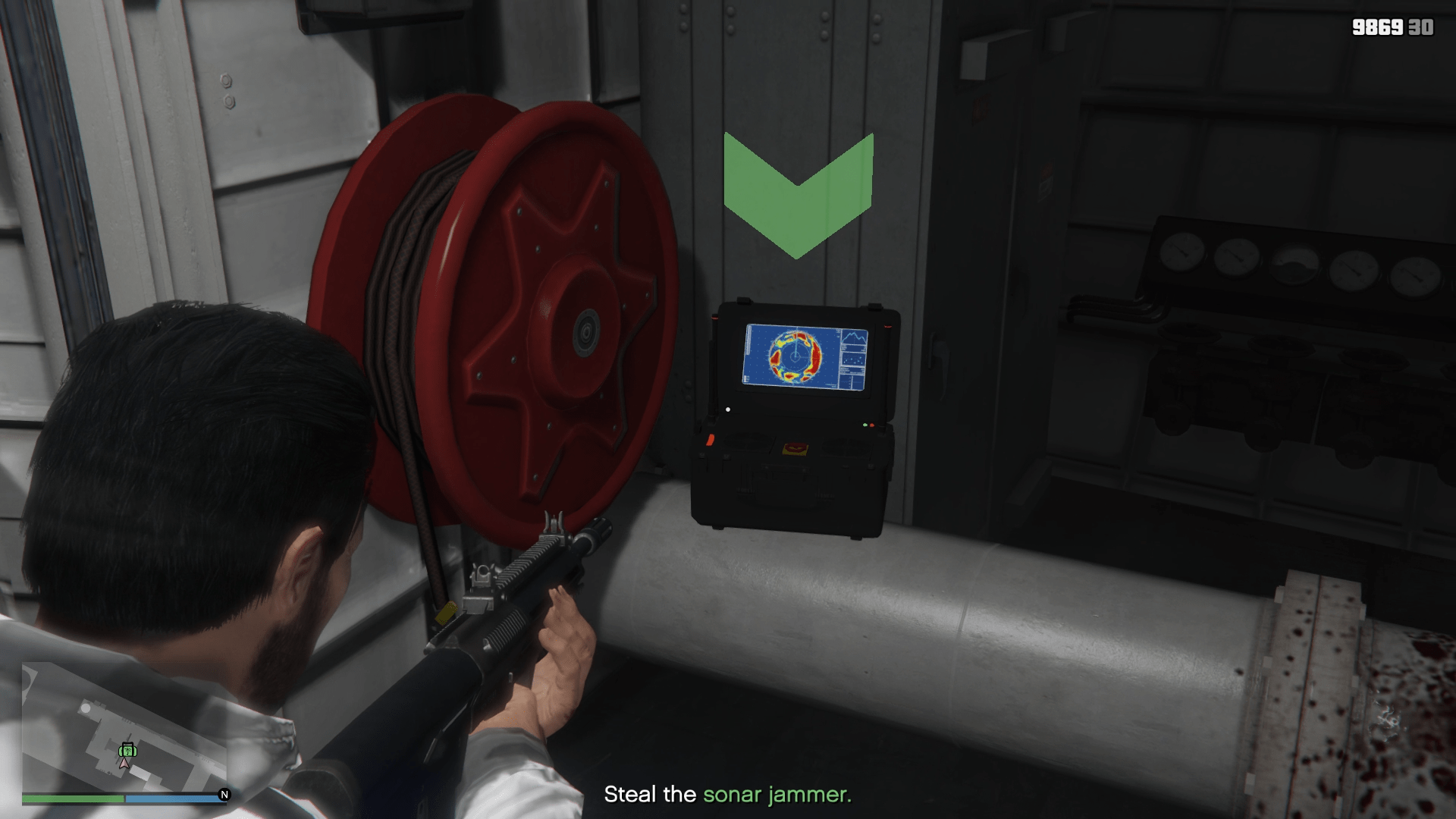Click the subtitle text at screen bottom
This screenshot has height=819, width=1456.
728,795
